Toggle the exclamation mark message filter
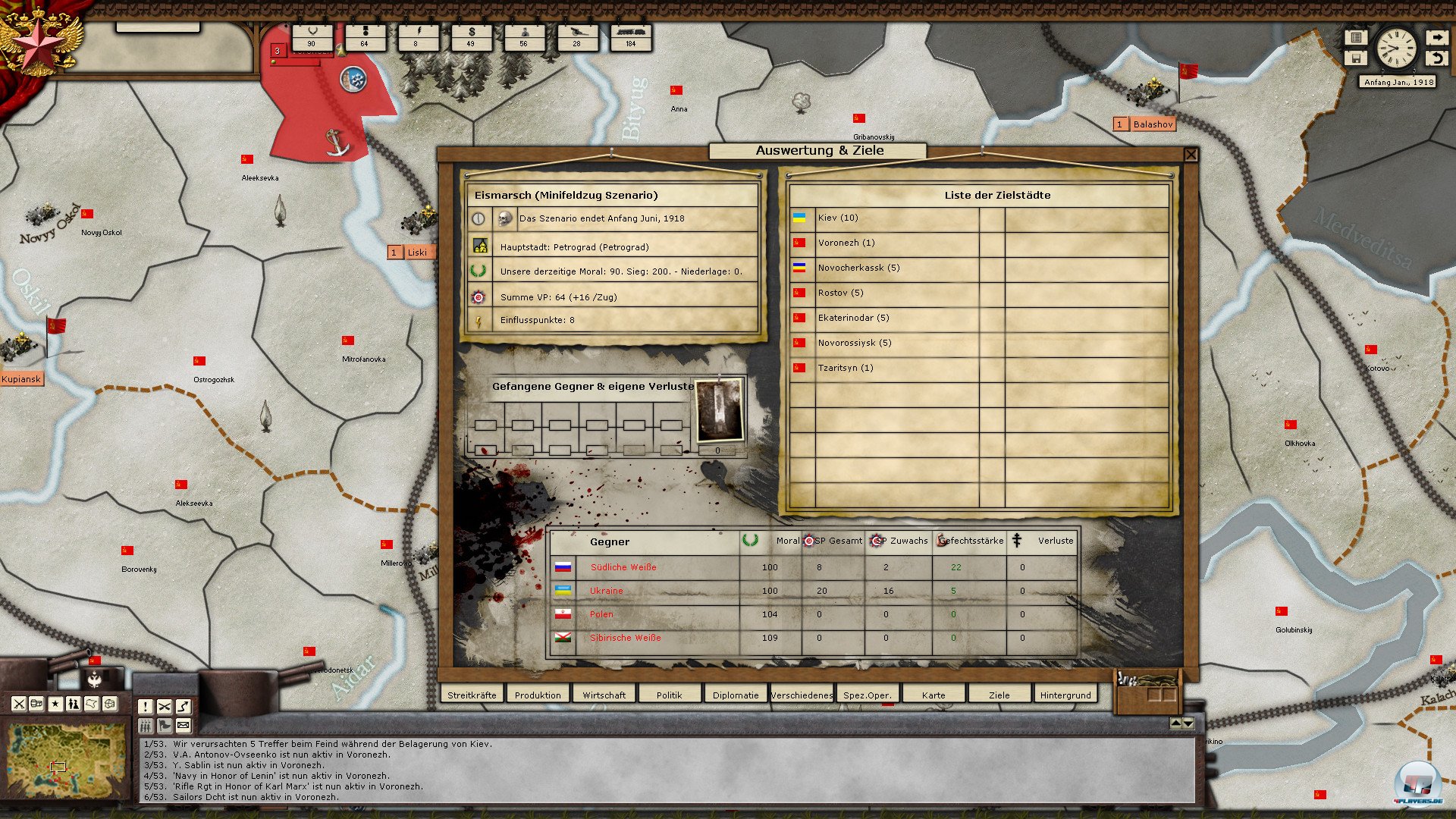The height and width of the screenshot is (819, 1456). point(145,707)
